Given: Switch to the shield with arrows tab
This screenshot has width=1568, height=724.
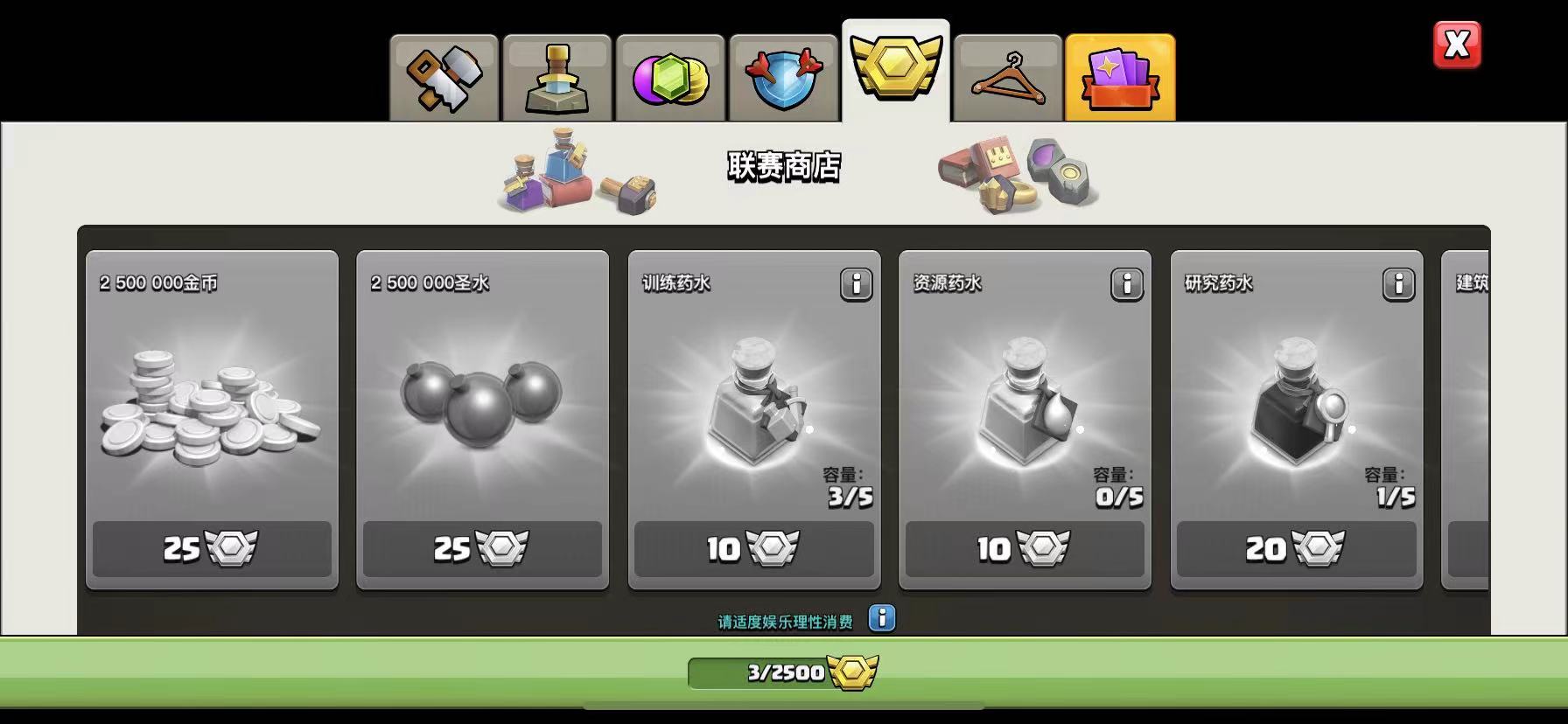Looking at the screenshot, I should coord(783,79).
